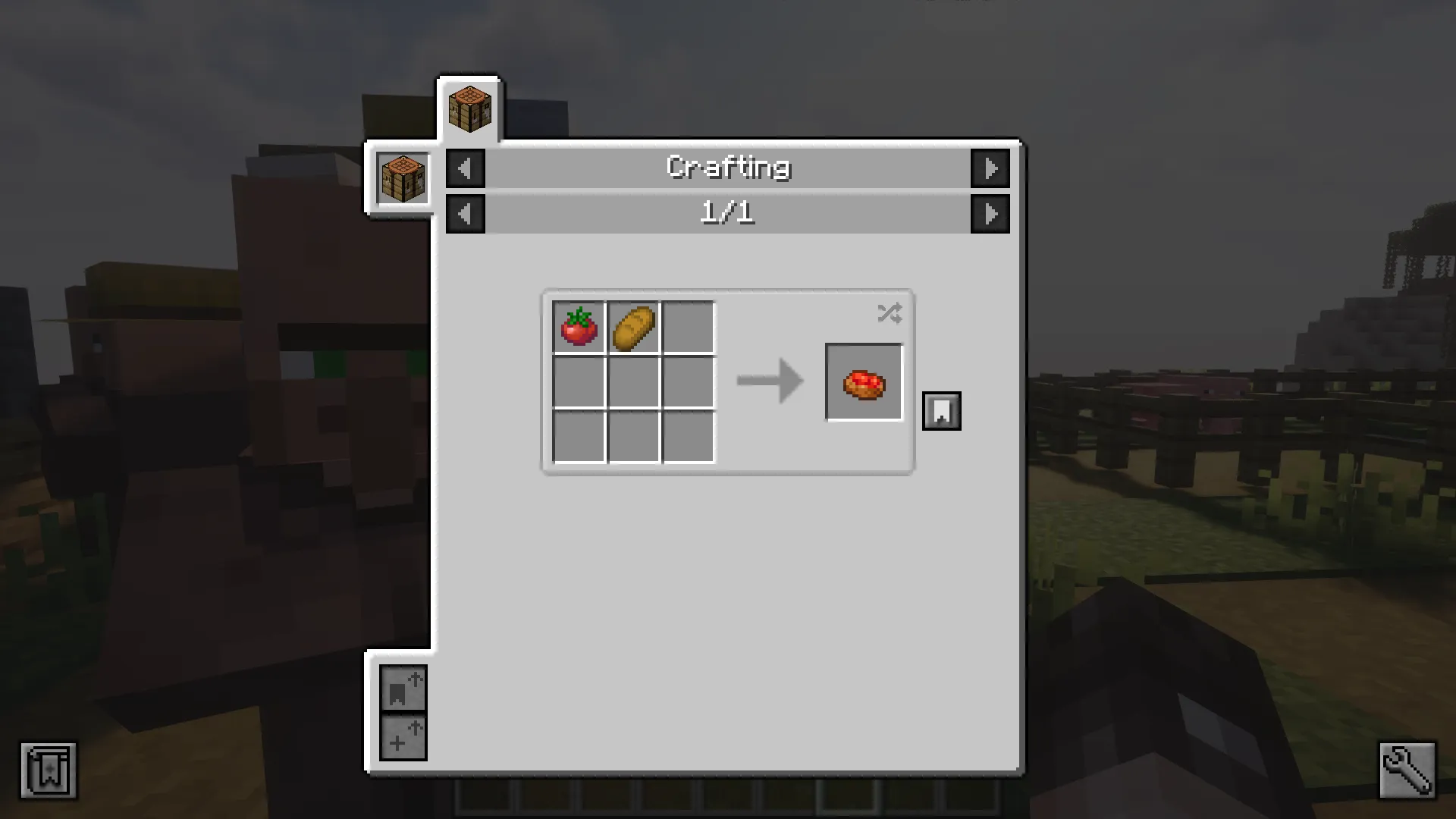The height and width of the screenshot is (819, 1456).
Task: Select the tomato ingredient in the crafting grid
Action: [x=579, y=328]
